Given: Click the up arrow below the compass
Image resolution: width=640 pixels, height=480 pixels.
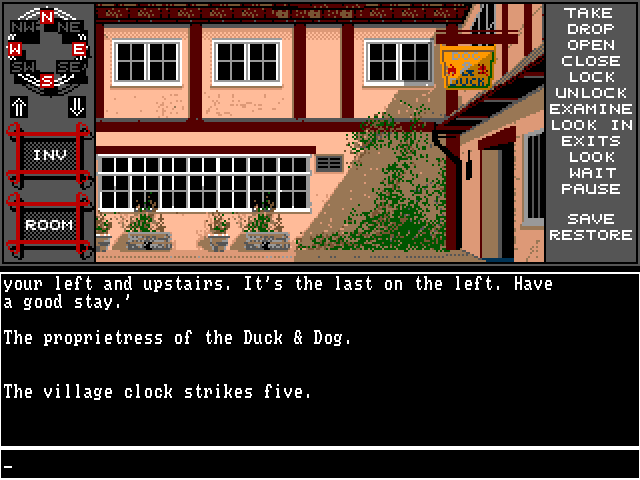Looking at the screenshot, I should [18, 106].
